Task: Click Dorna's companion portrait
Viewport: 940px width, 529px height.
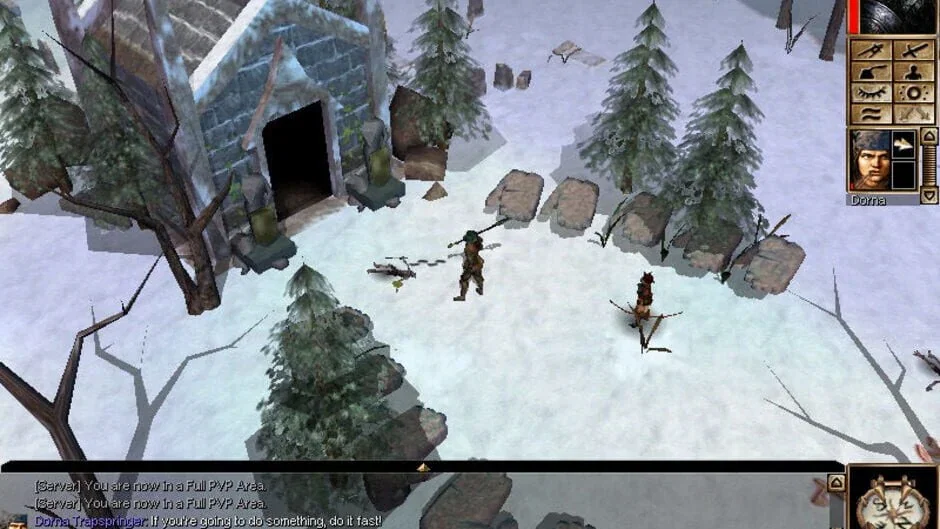Action: pos(870,160)
